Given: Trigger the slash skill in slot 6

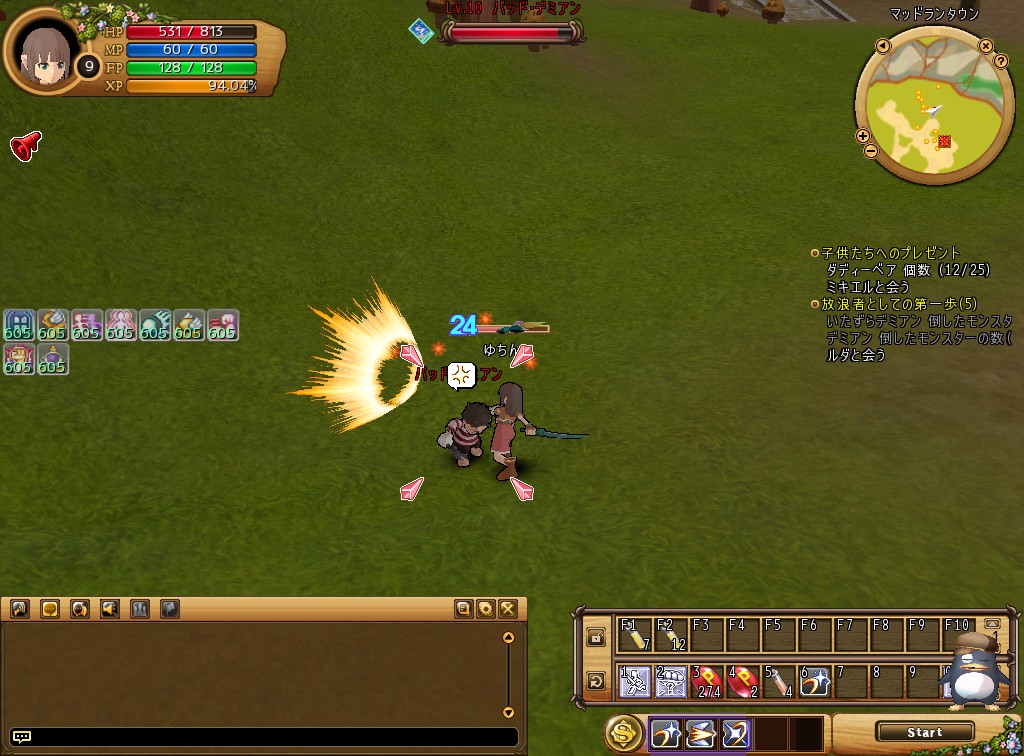Looking at the screenshot, I should tap(815, 683).
